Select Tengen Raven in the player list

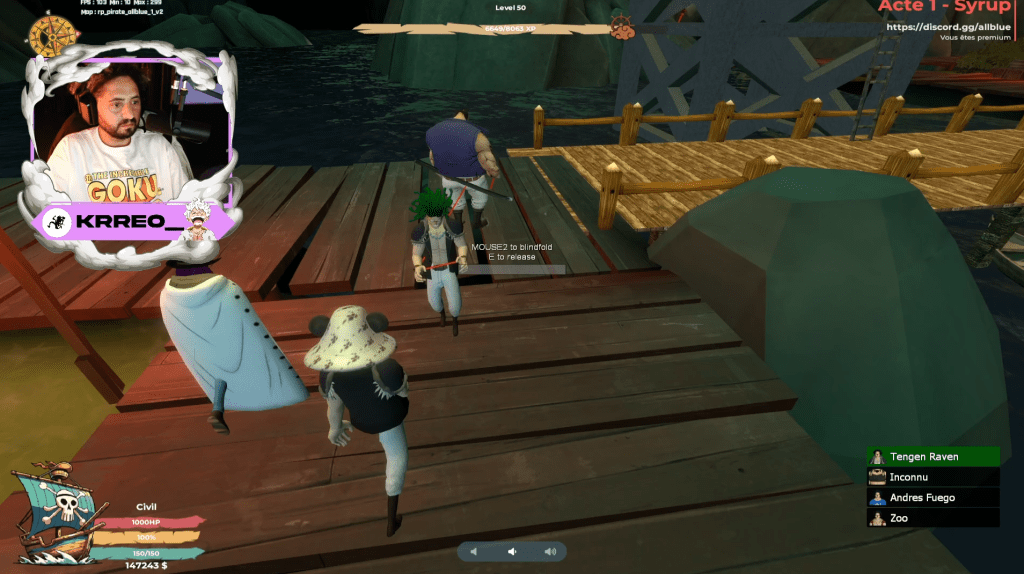[x=932, y=457]
